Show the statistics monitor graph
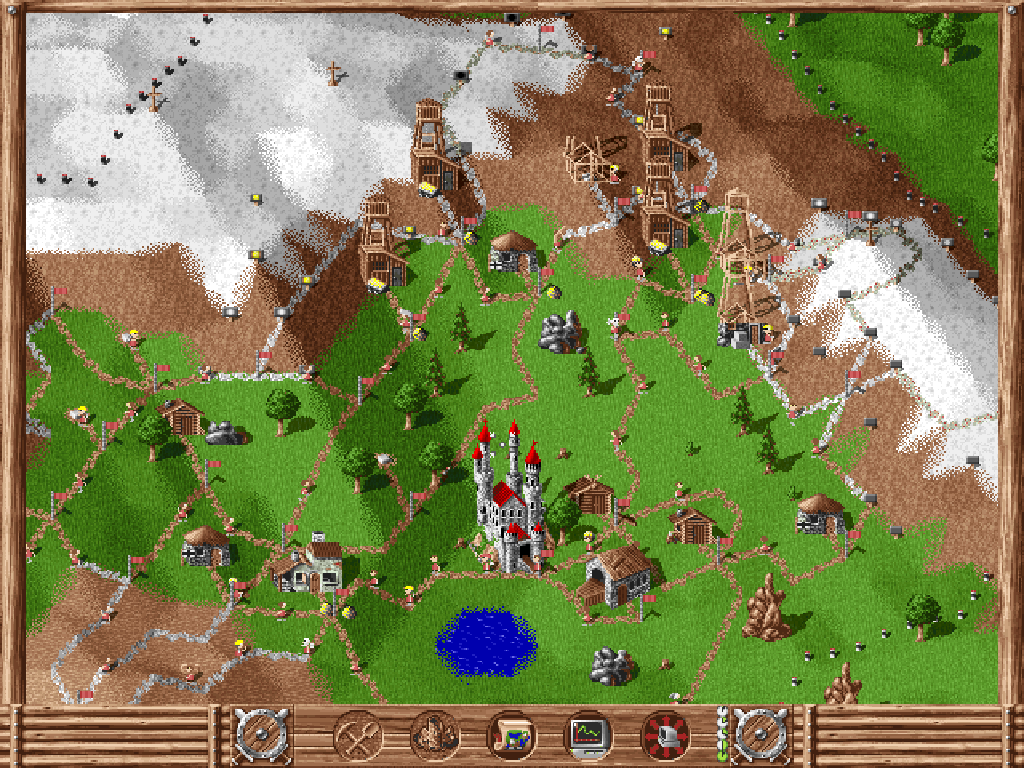 tap(588, 736)
